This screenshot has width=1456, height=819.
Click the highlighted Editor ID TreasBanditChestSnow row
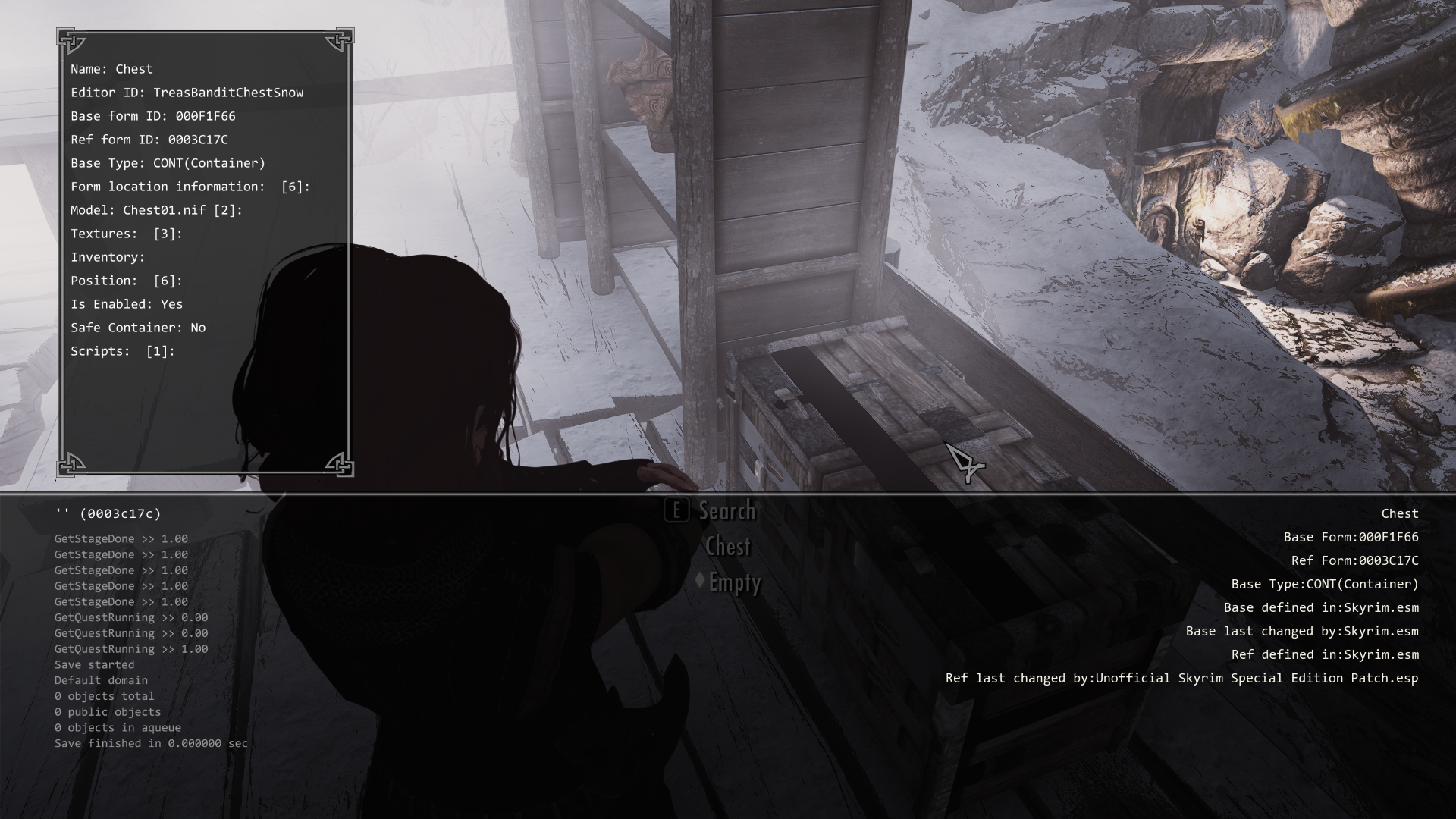[187, 92]
